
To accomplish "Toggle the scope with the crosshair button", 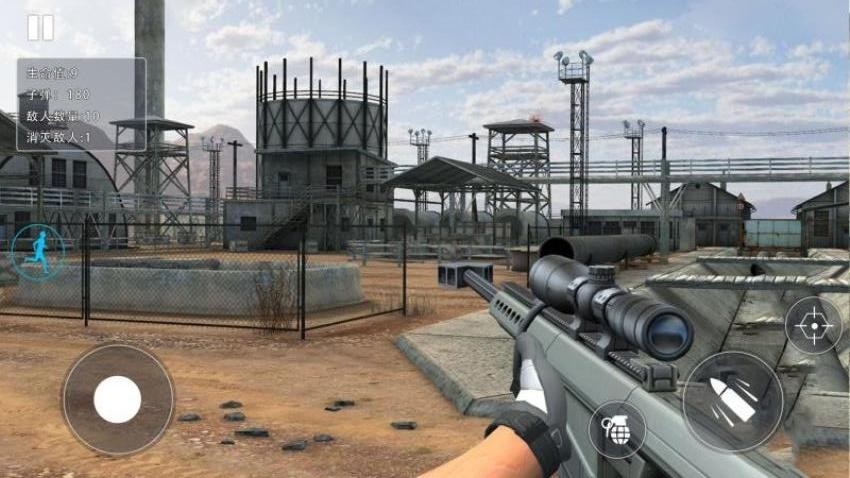I will coord(813,326).
